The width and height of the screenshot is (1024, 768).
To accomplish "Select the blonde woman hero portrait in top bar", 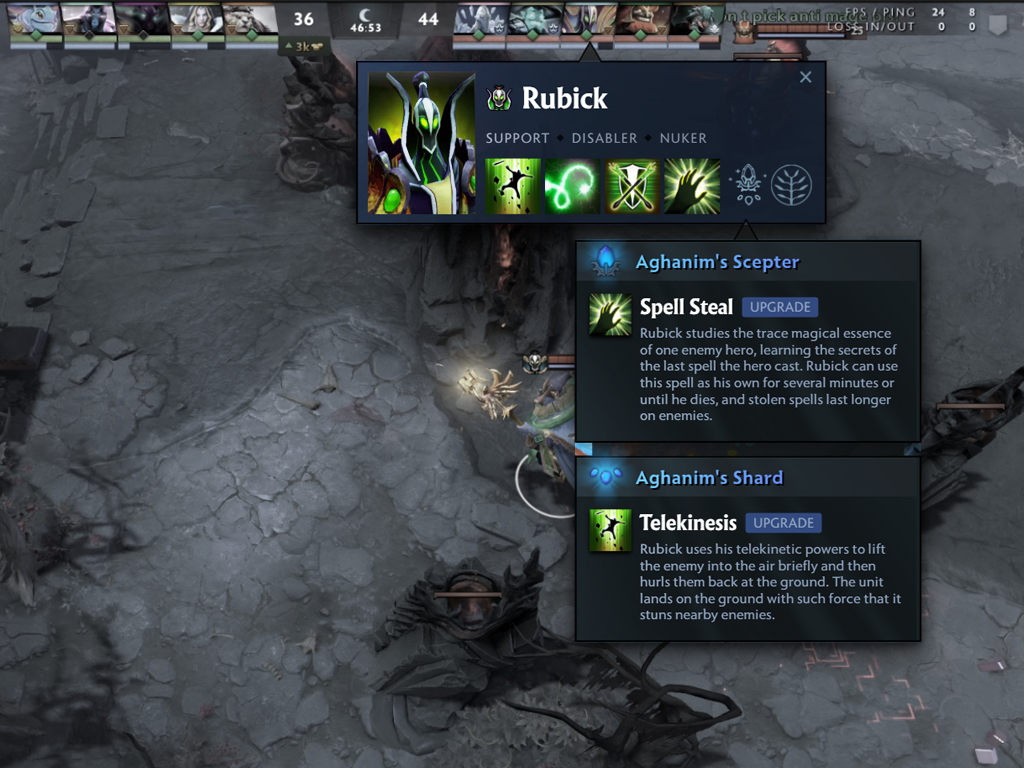I will [x=196, y=18].
